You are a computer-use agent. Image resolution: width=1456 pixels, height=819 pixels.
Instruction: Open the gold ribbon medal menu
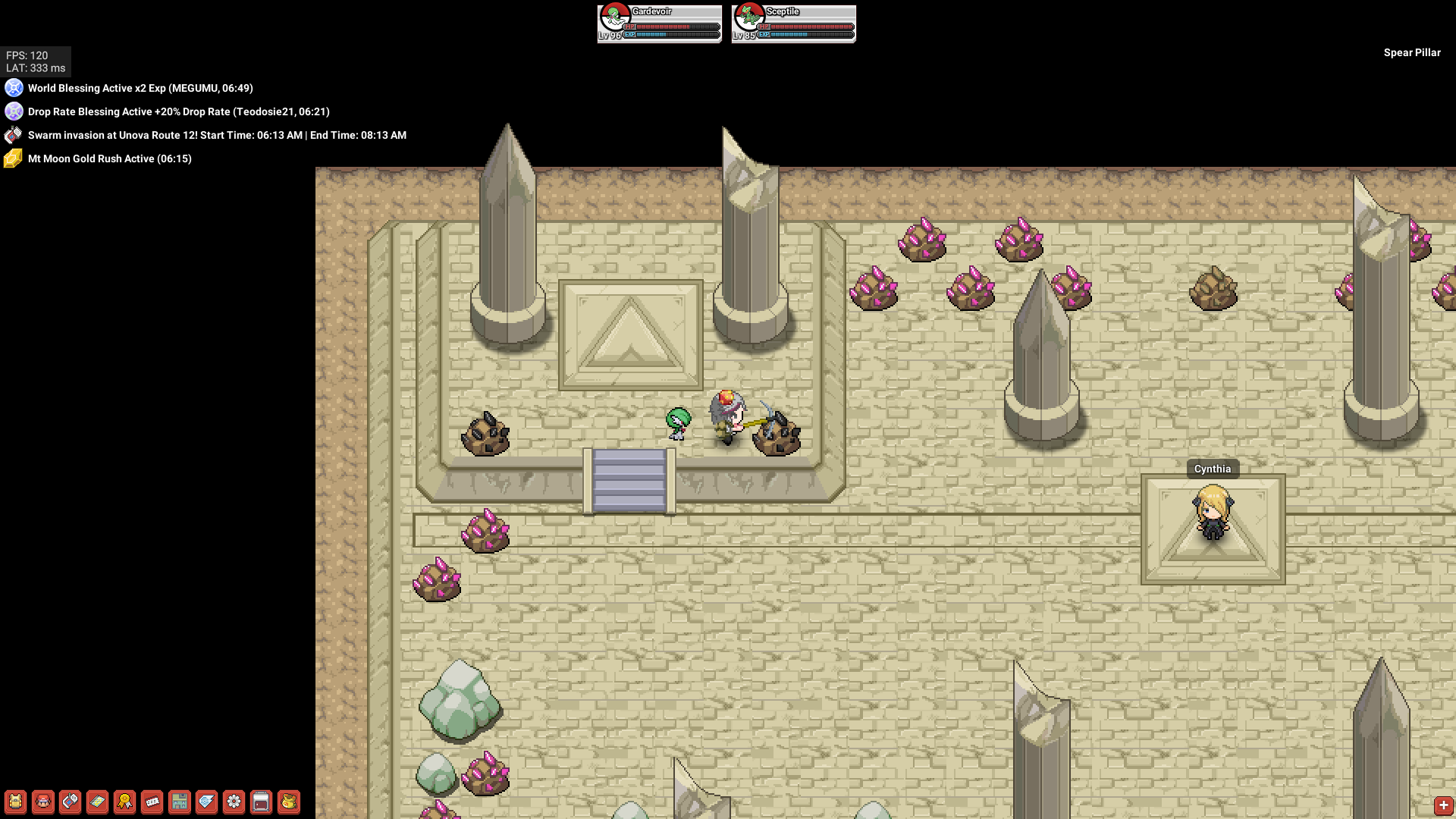pyautogui.click(x=125, y=802)
